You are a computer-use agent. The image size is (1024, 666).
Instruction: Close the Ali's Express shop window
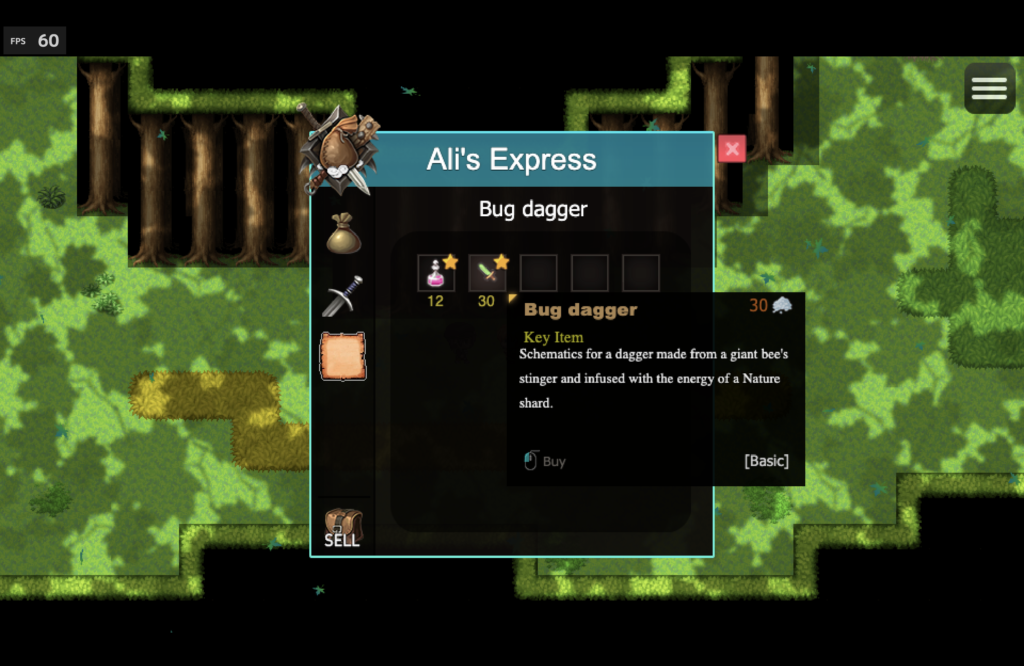pos(732,149)
